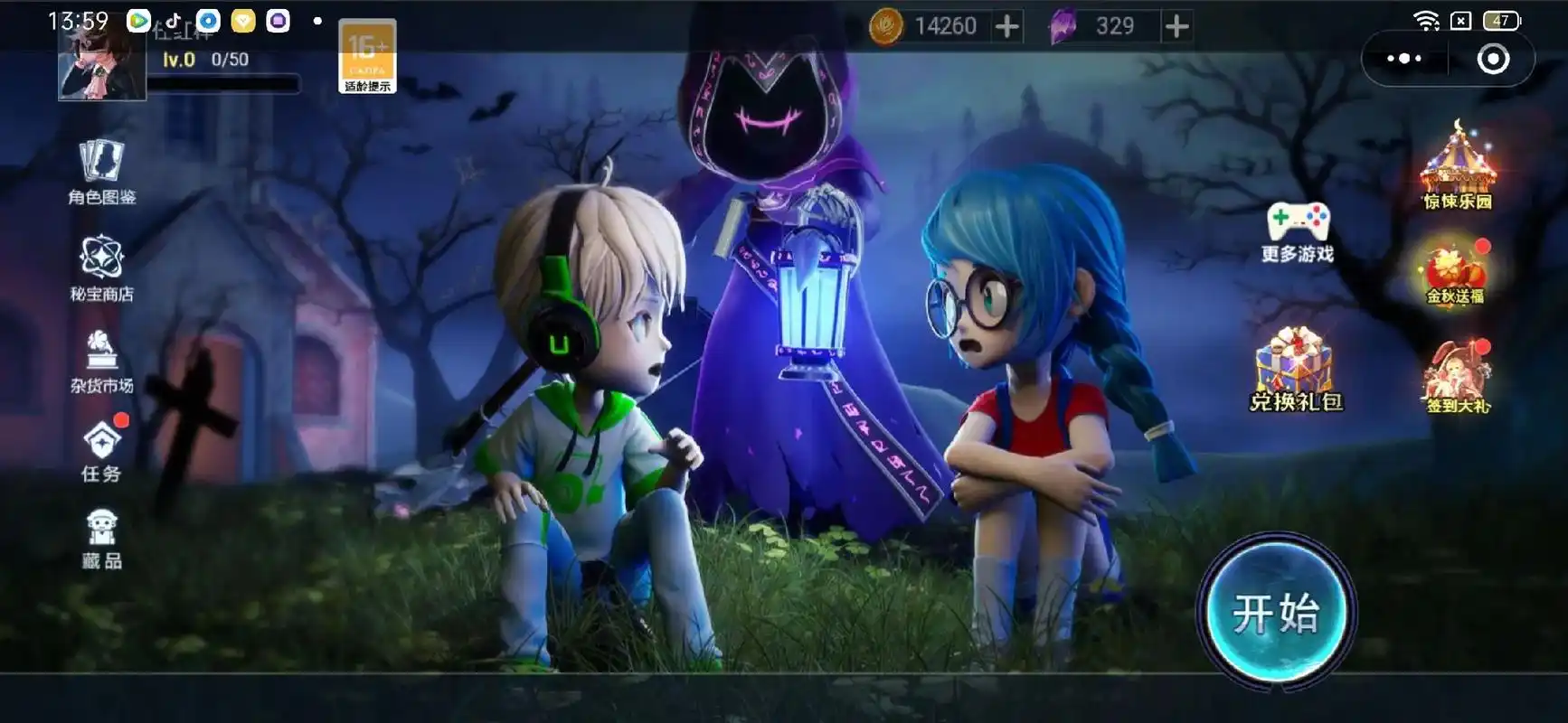Add purple gems with the plus button
1568x723 pixels.
[x=1176, y=27]
